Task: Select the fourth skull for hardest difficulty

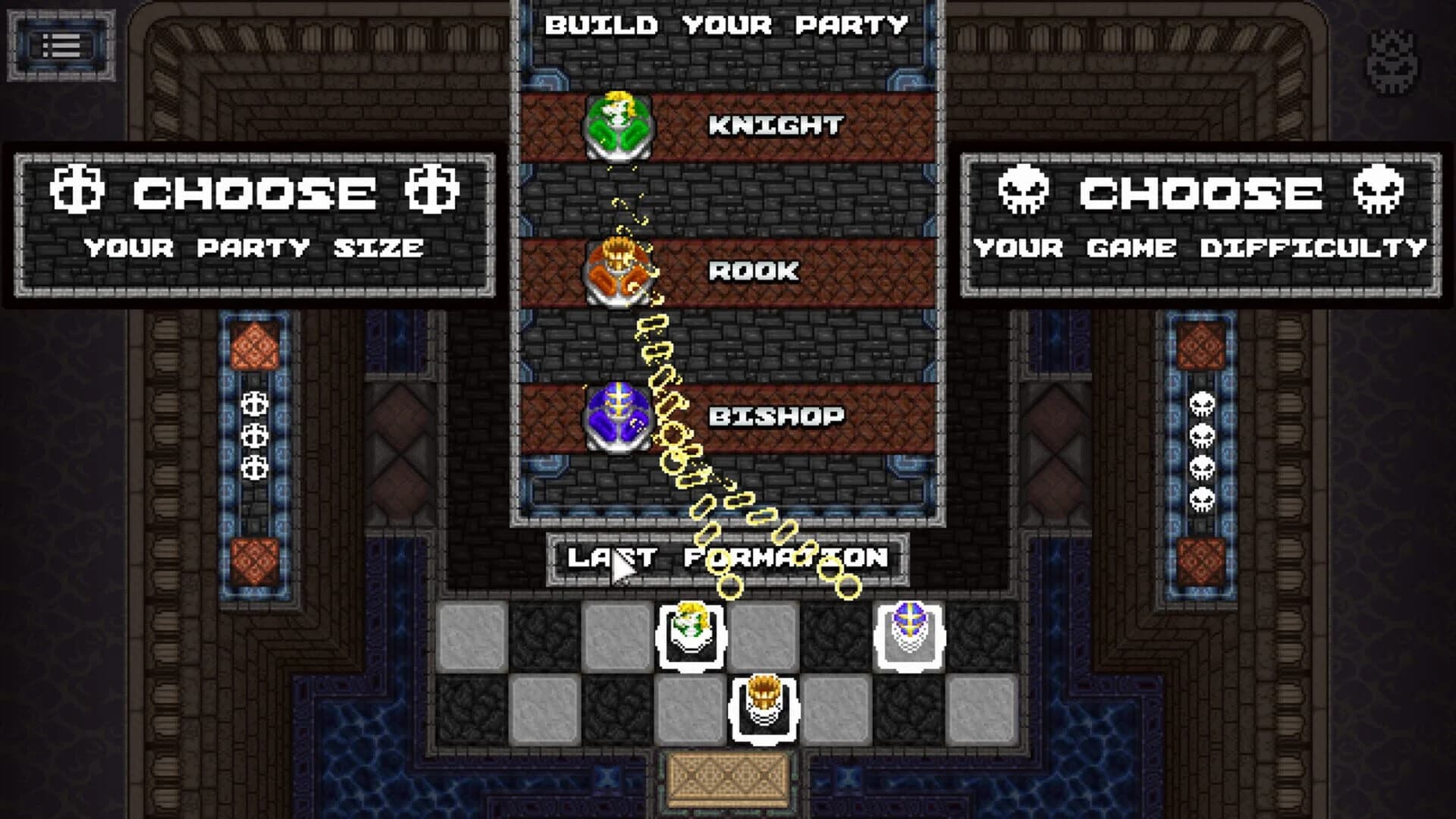Action: pyautogui.click(x=1202, y=497)
